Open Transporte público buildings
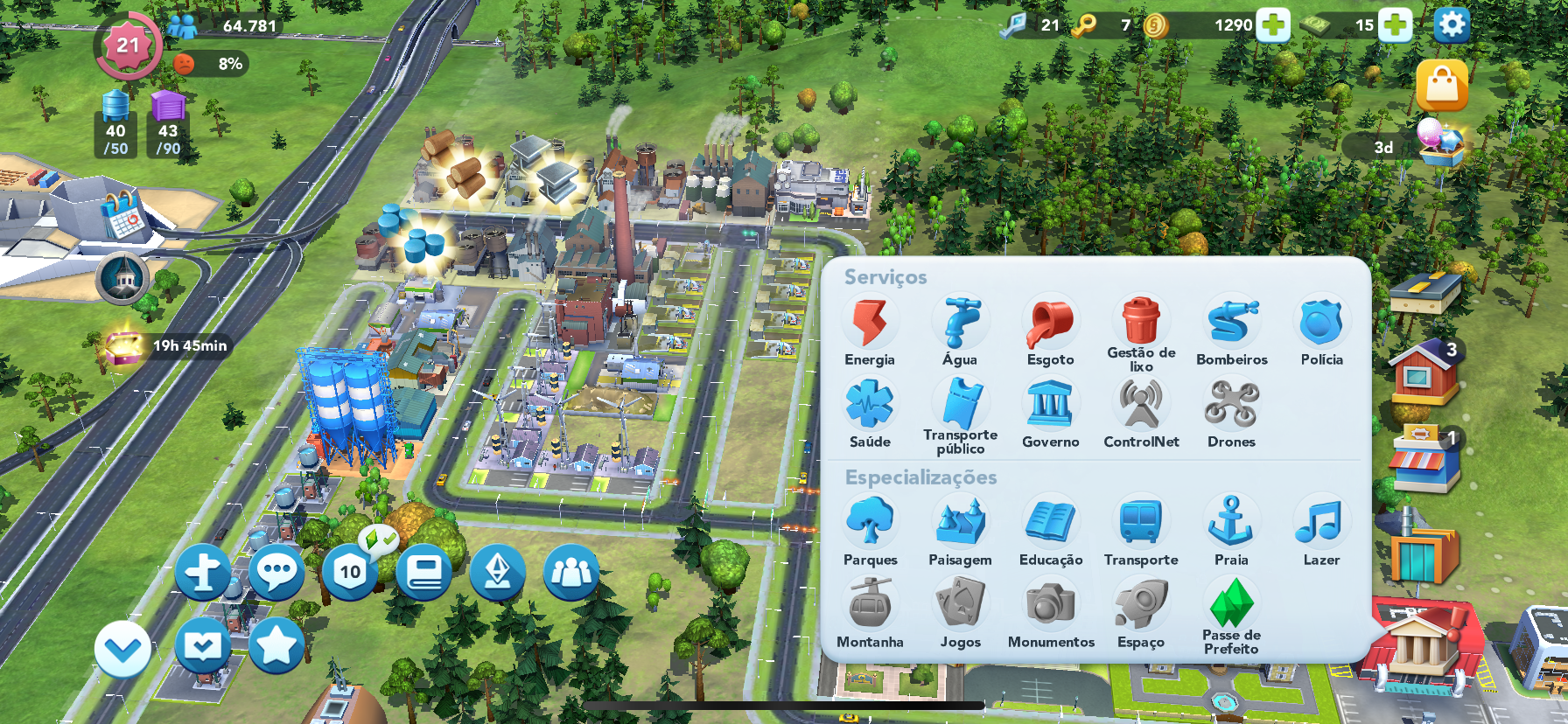The height and width of the screenshot is (724, 1568). [x=960, y=405]
